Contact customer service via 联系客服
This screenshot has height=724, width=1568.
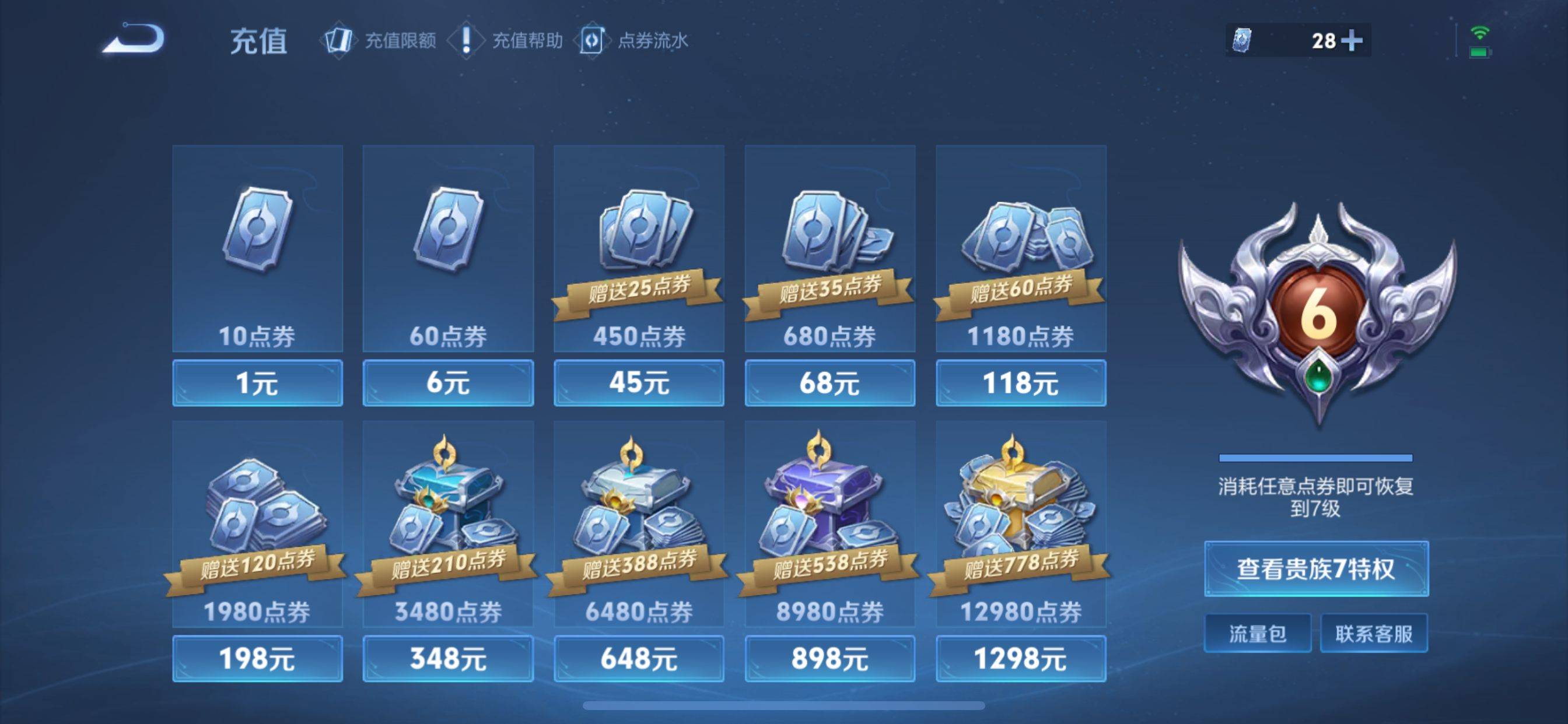click(1374, 632)
